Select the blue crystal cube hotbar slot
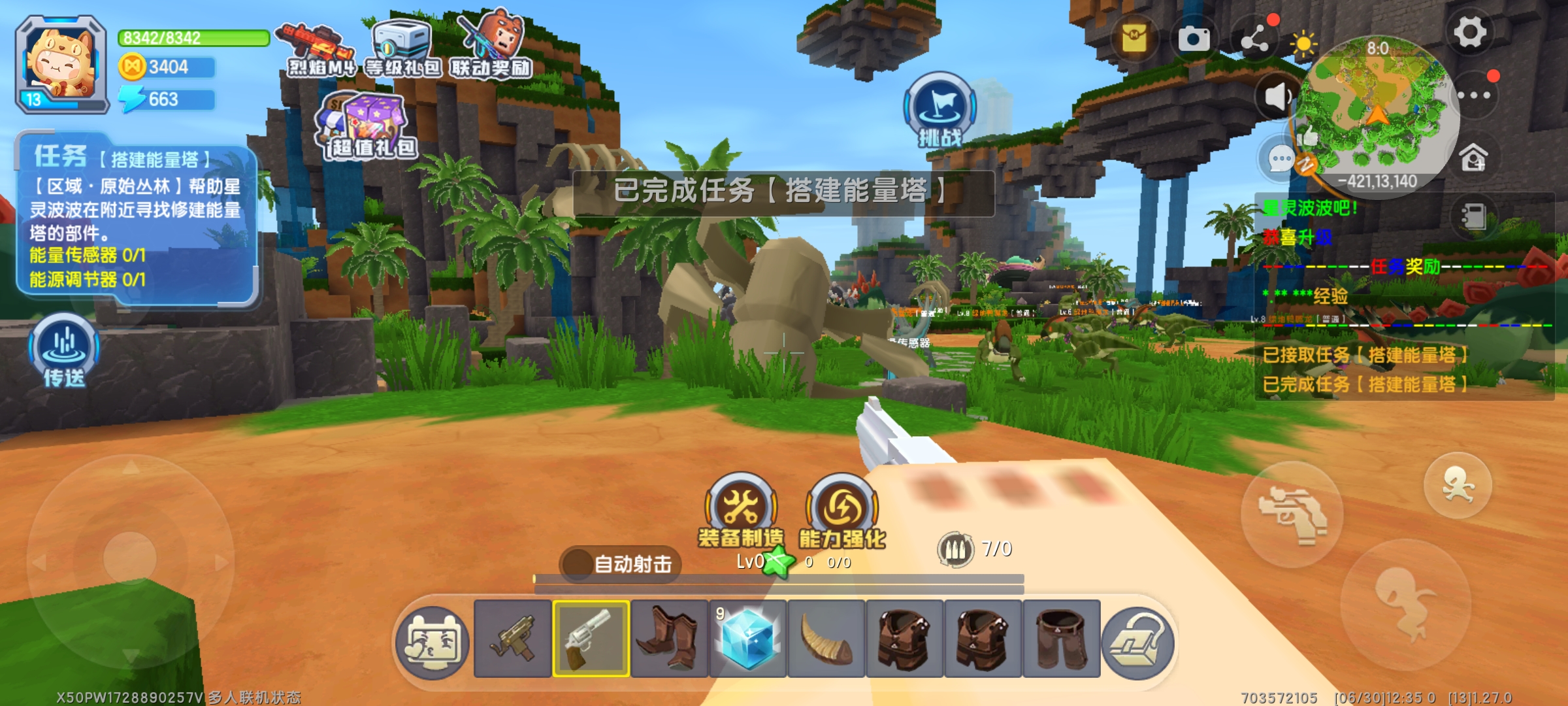Screen dimensions: 1568x706 [x=748, y=639]
